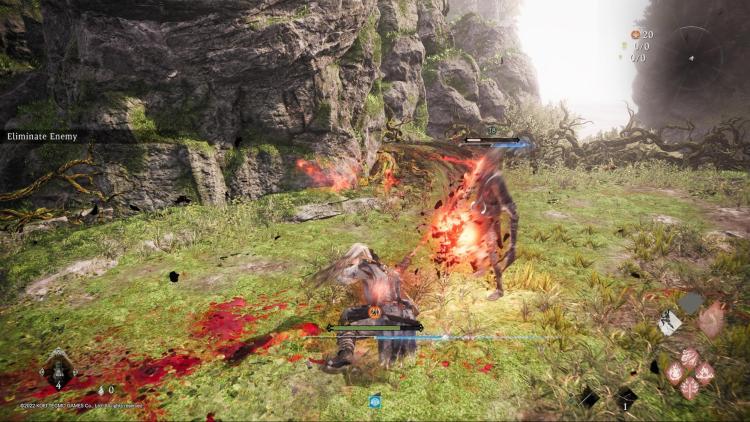Use the healing pot quick item slot
Screen dimensions: 750x422
point(57,370)
